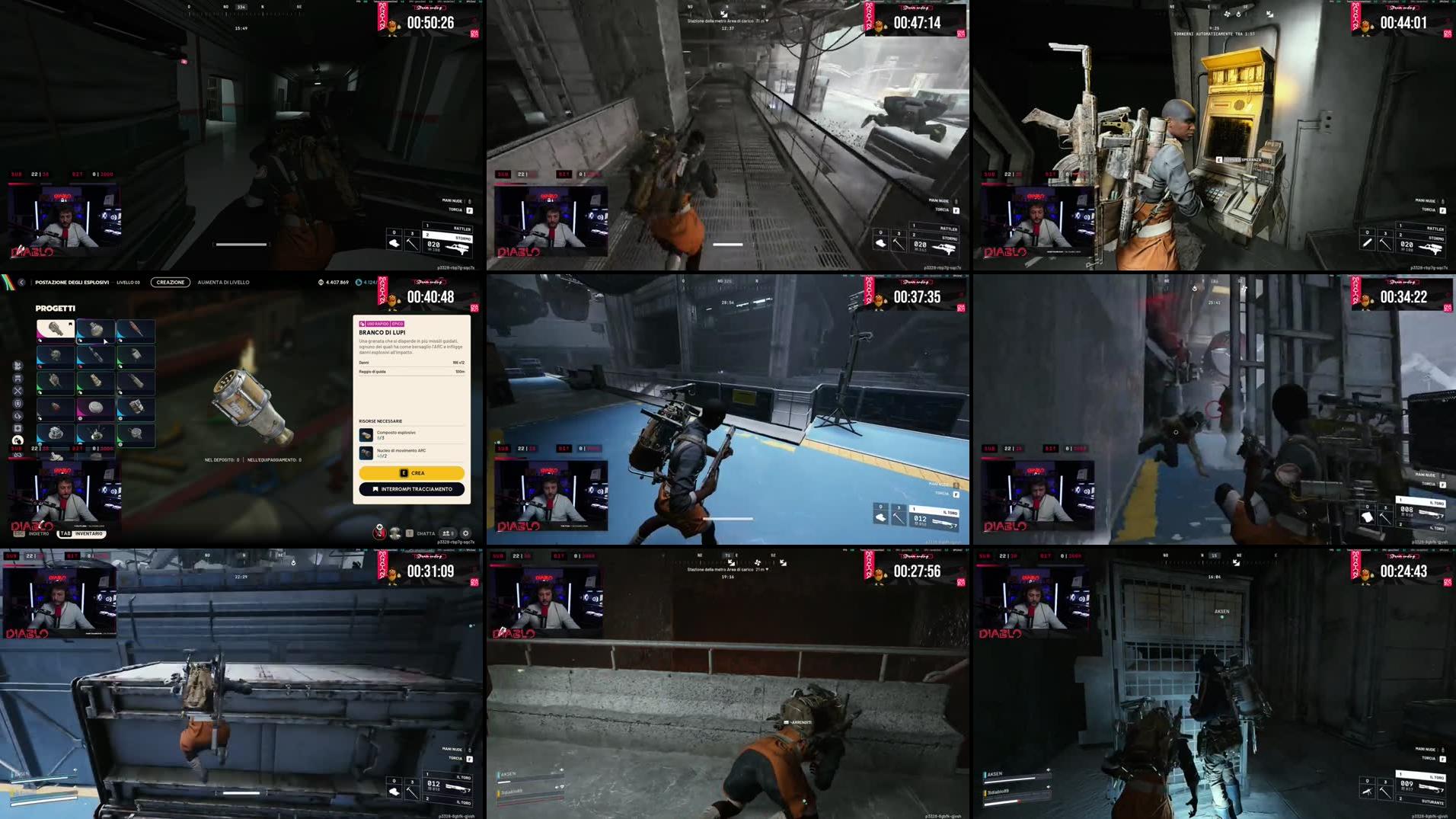Click the Composto esplosivi resource icon
1456x819 pixels.
tap(365, 437)
